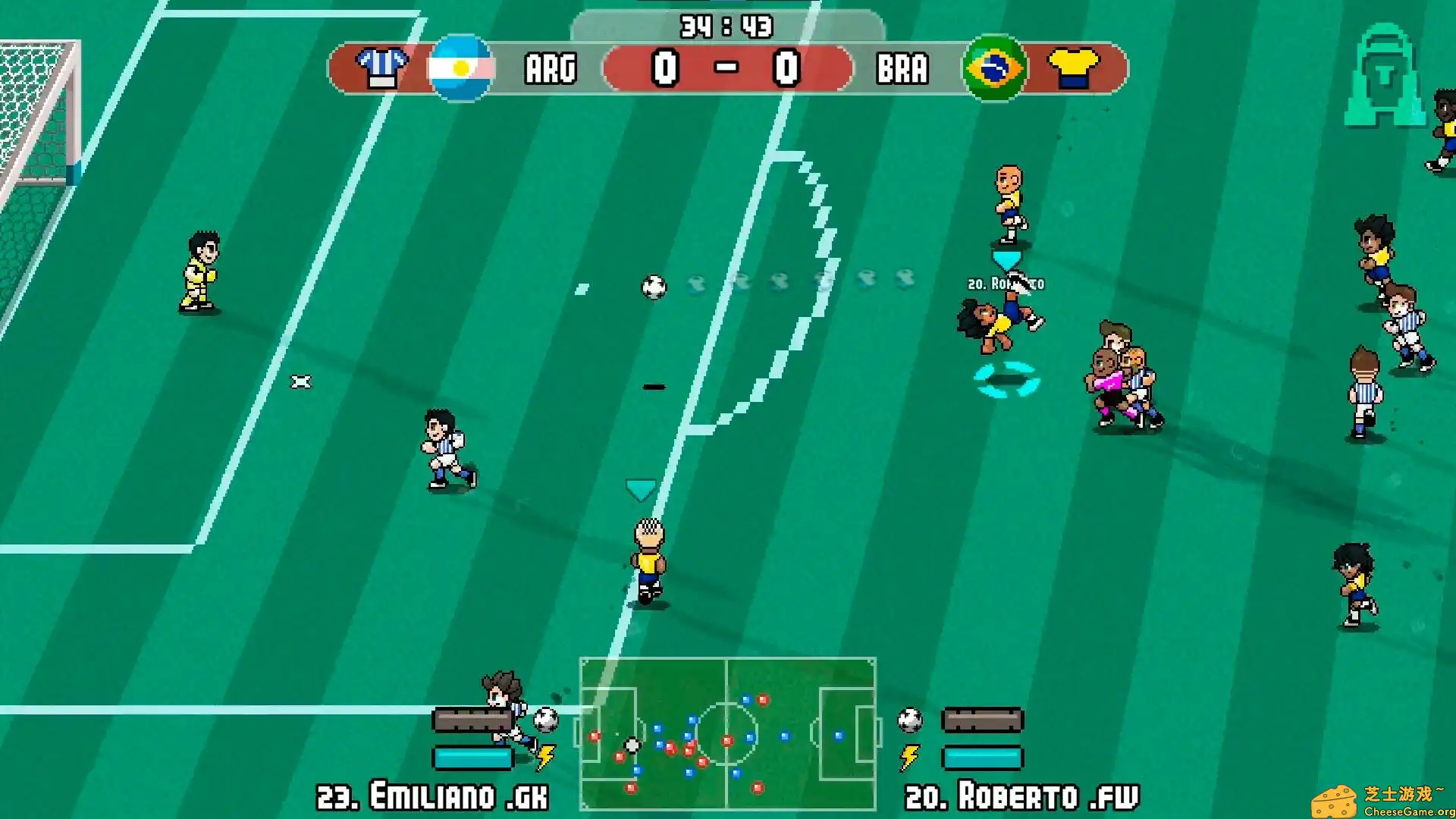Click Roberto's lightning stamina icon
The width and height of the screenshot is (1456, 819).
click(x=908, y=755)
